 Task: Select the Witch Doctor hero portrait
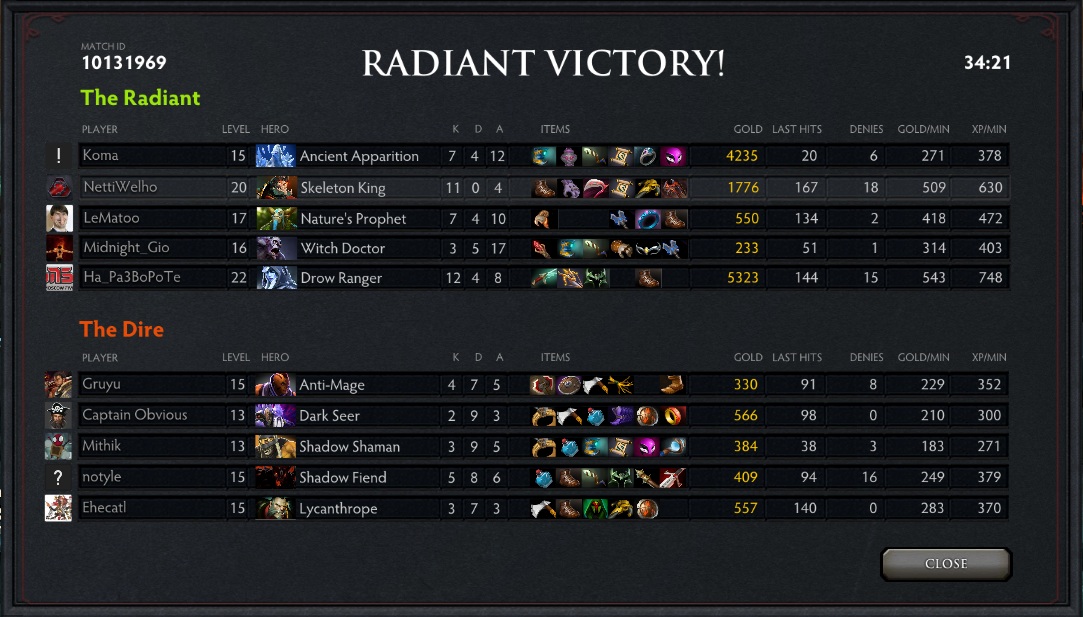point(276,248)
